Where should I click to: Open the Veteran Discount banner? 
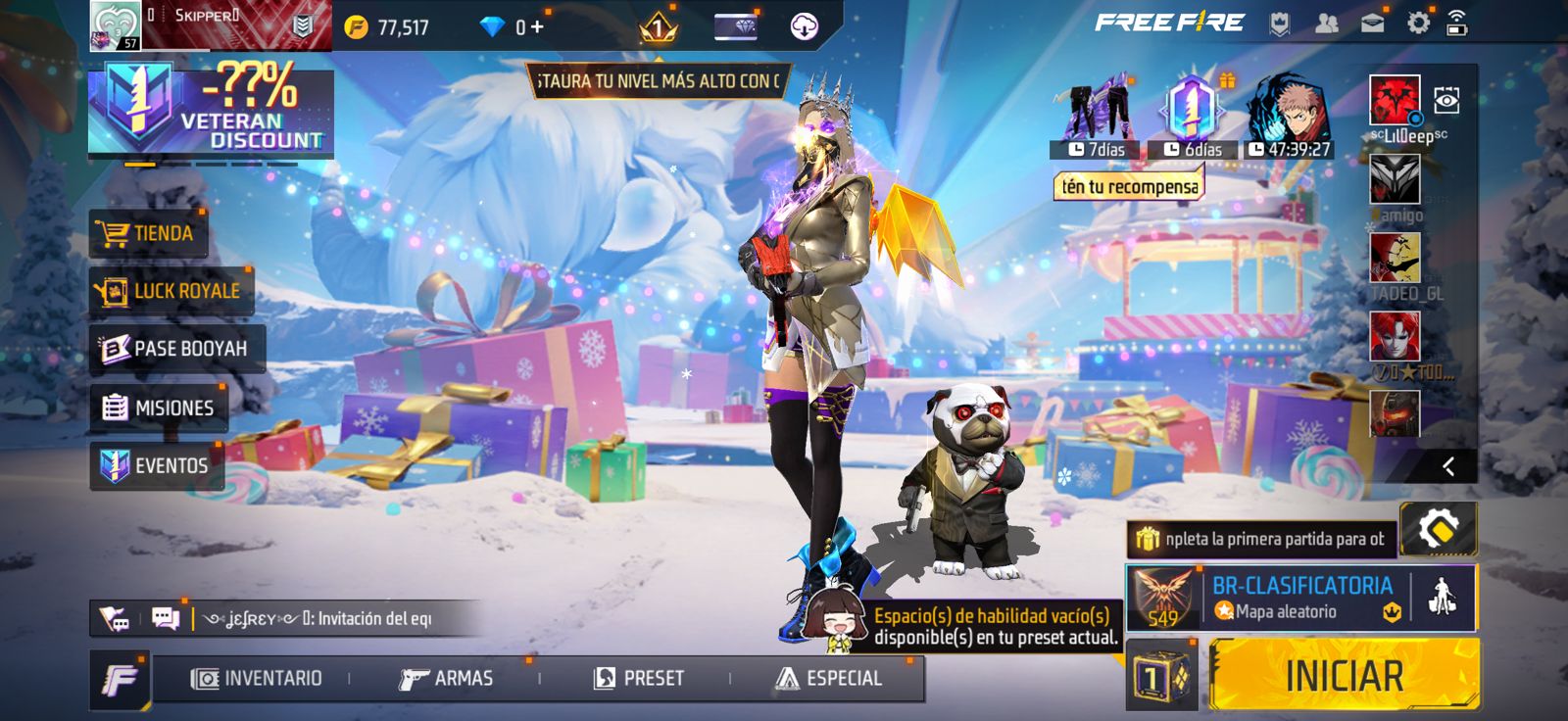(x=211, y=111)
